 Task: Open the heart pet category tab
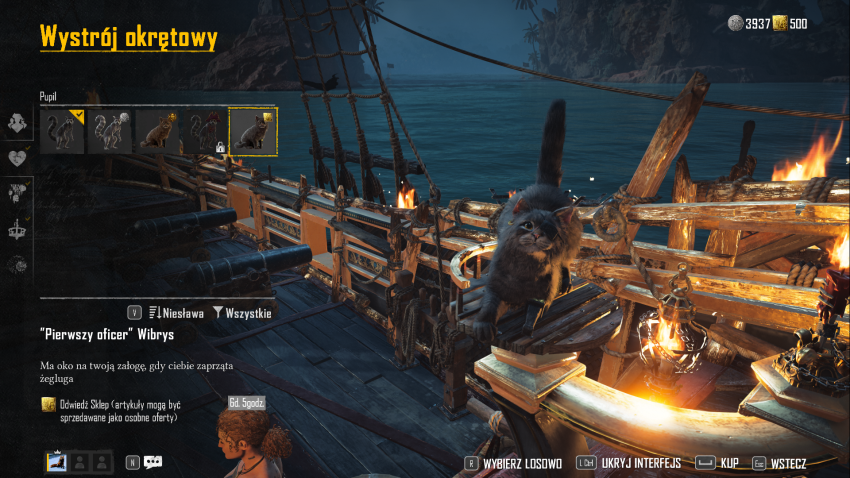[17, 158]
